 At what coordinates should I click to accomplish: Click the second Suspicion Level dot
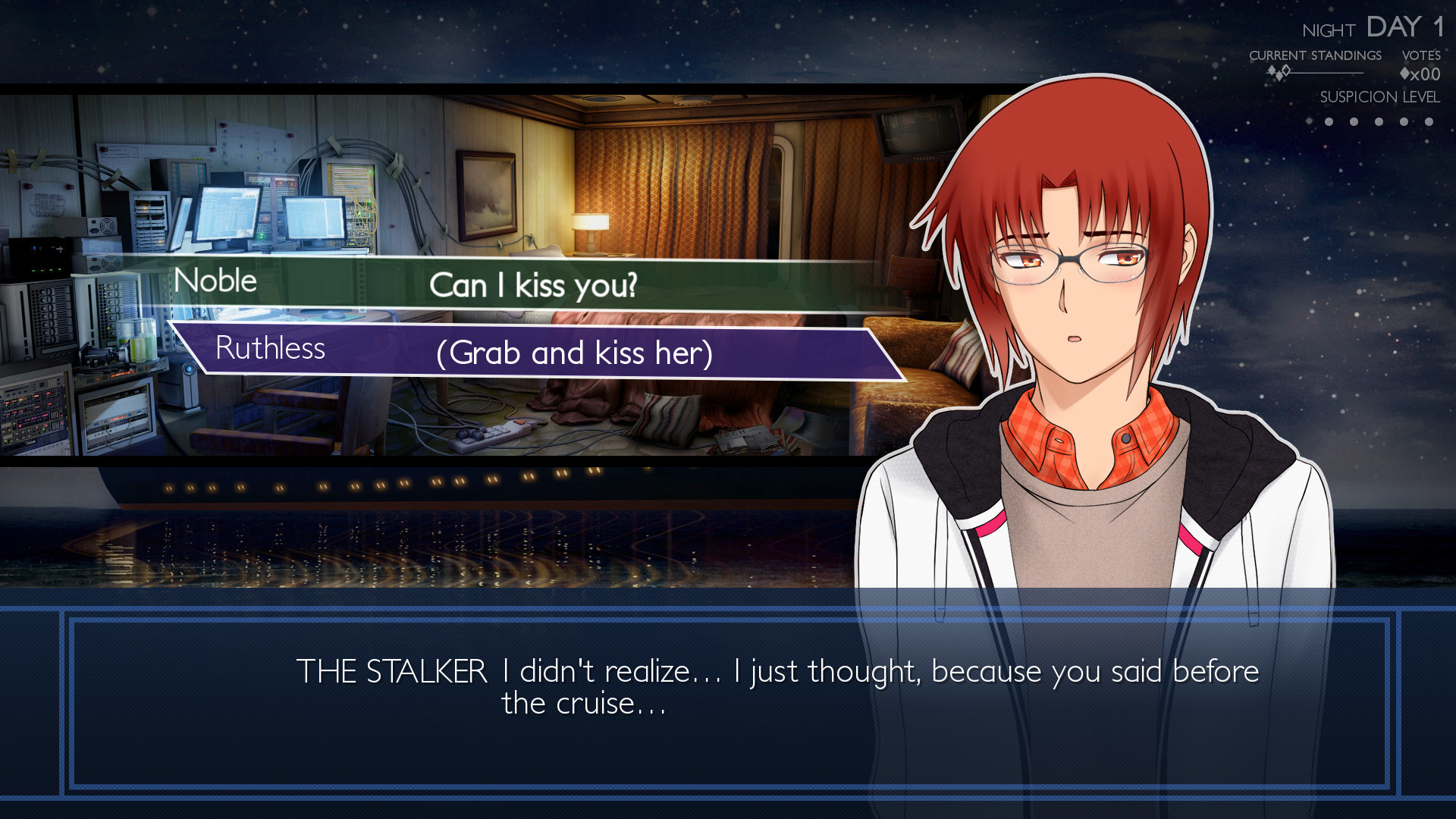click(1354, 121)
